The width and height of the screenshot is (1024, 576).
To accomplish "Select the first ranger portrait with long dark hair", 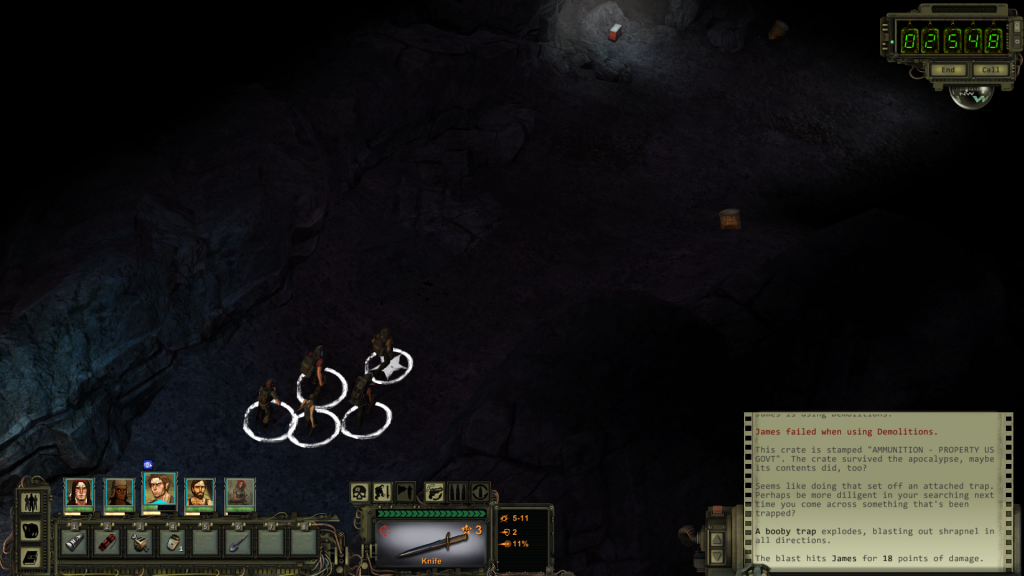I will click(79, 493).
